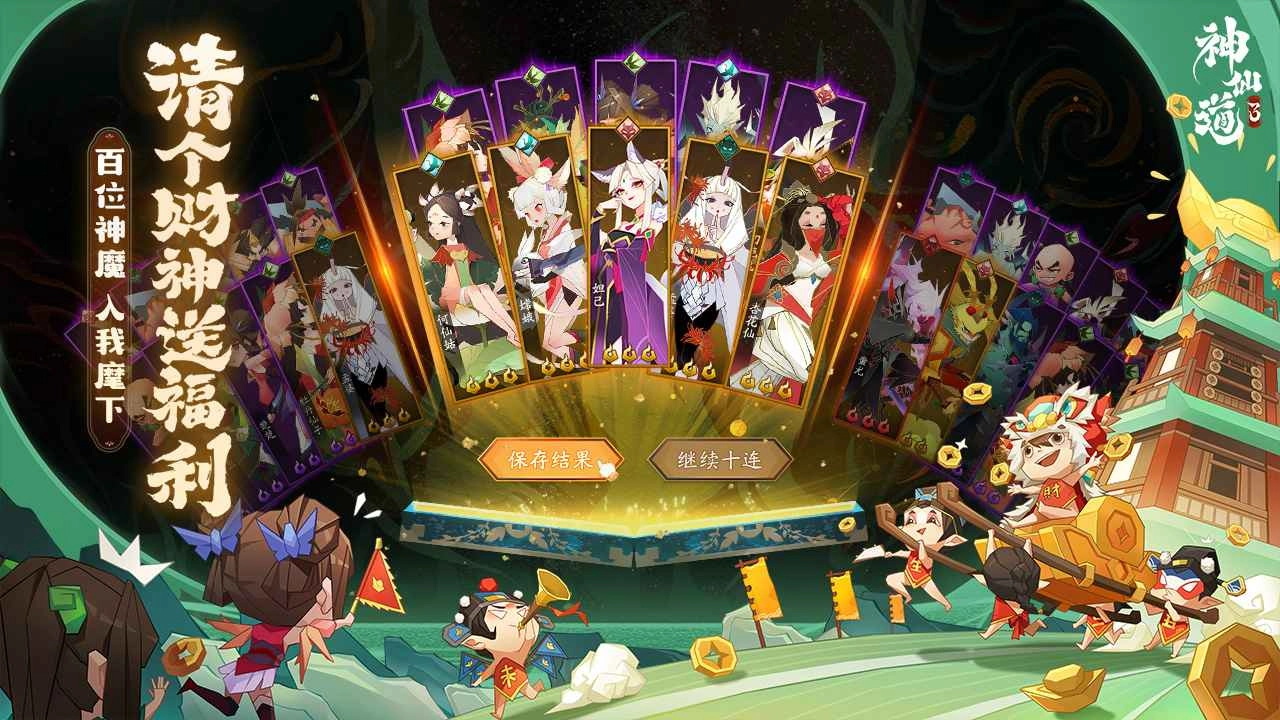Click the red fox emblem above 妲己's card
The image size is (1280, 720).
coord(628,128)
